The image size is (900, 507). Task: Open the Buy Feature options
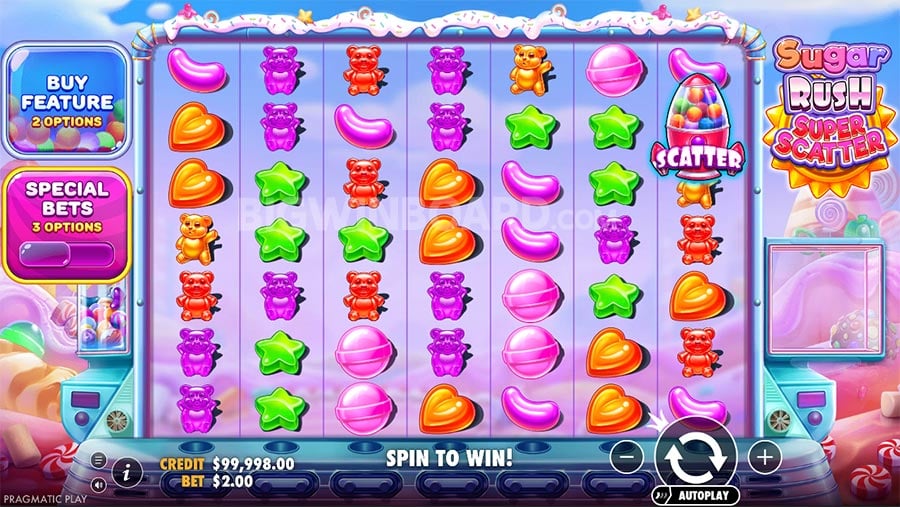click(65, 102)
